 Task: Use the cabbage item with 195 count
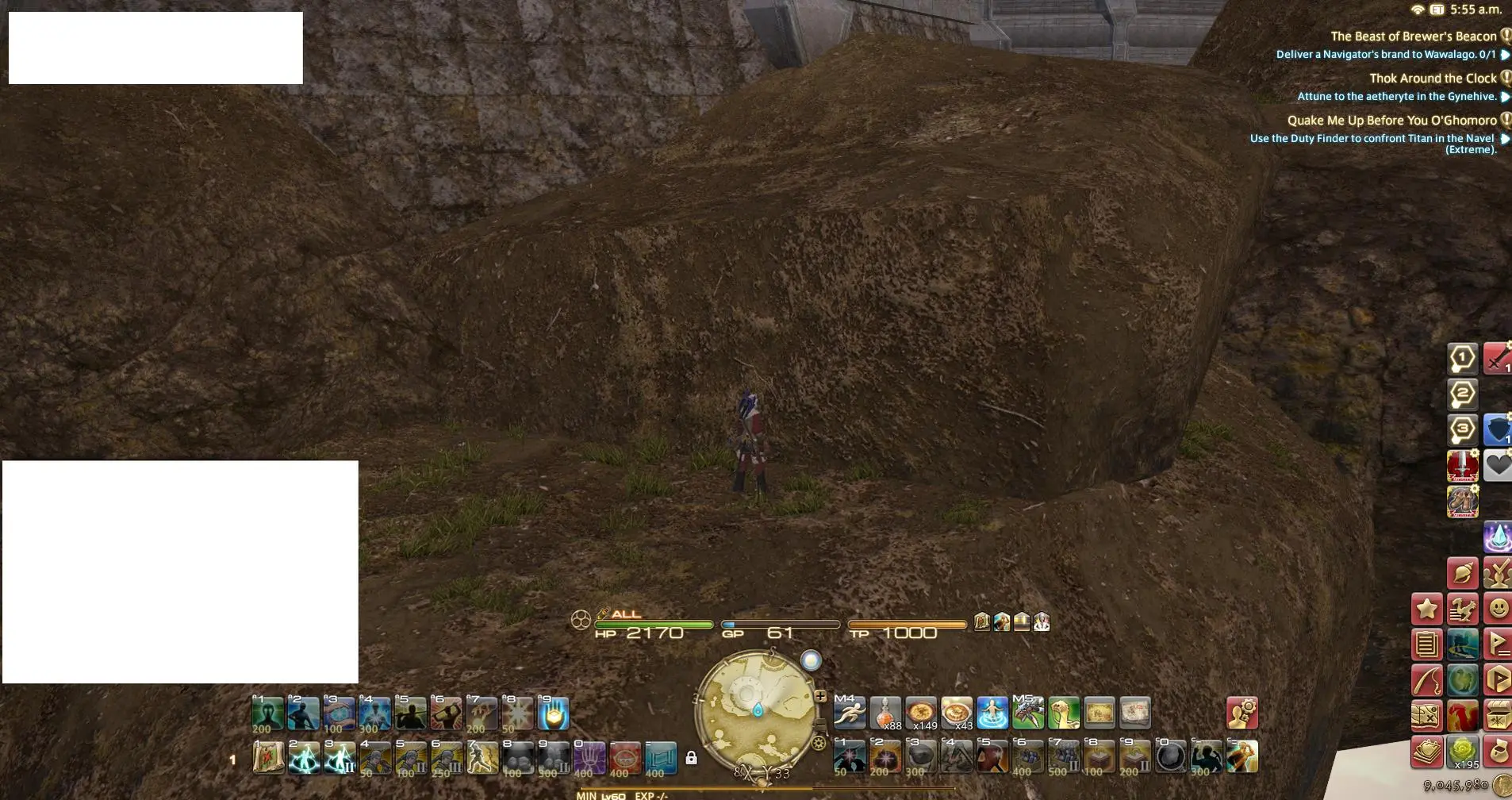(x=1462, y=752)
